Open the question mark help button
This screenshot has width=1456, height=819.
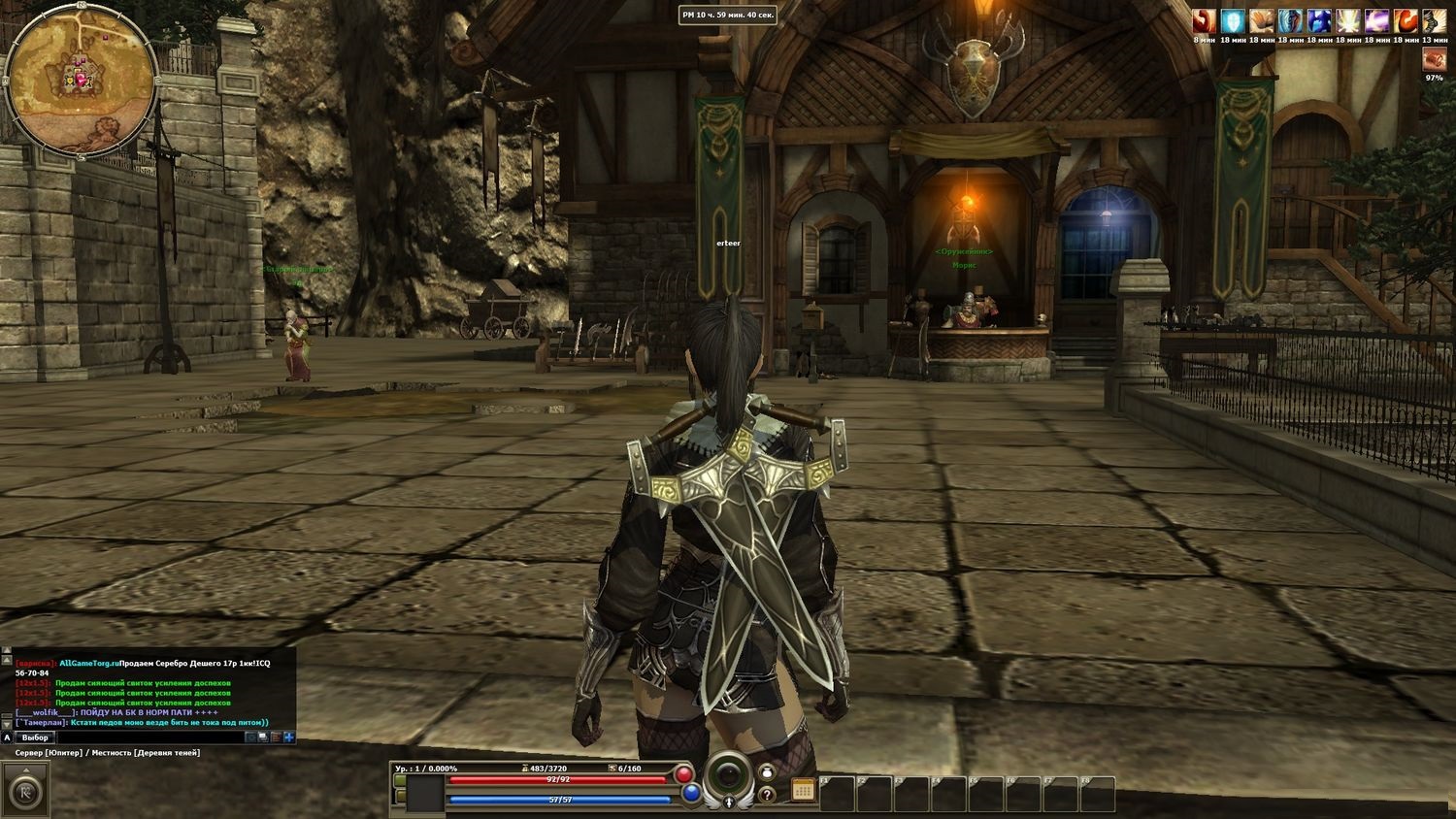pyautogui.click(x=767, y=795)
